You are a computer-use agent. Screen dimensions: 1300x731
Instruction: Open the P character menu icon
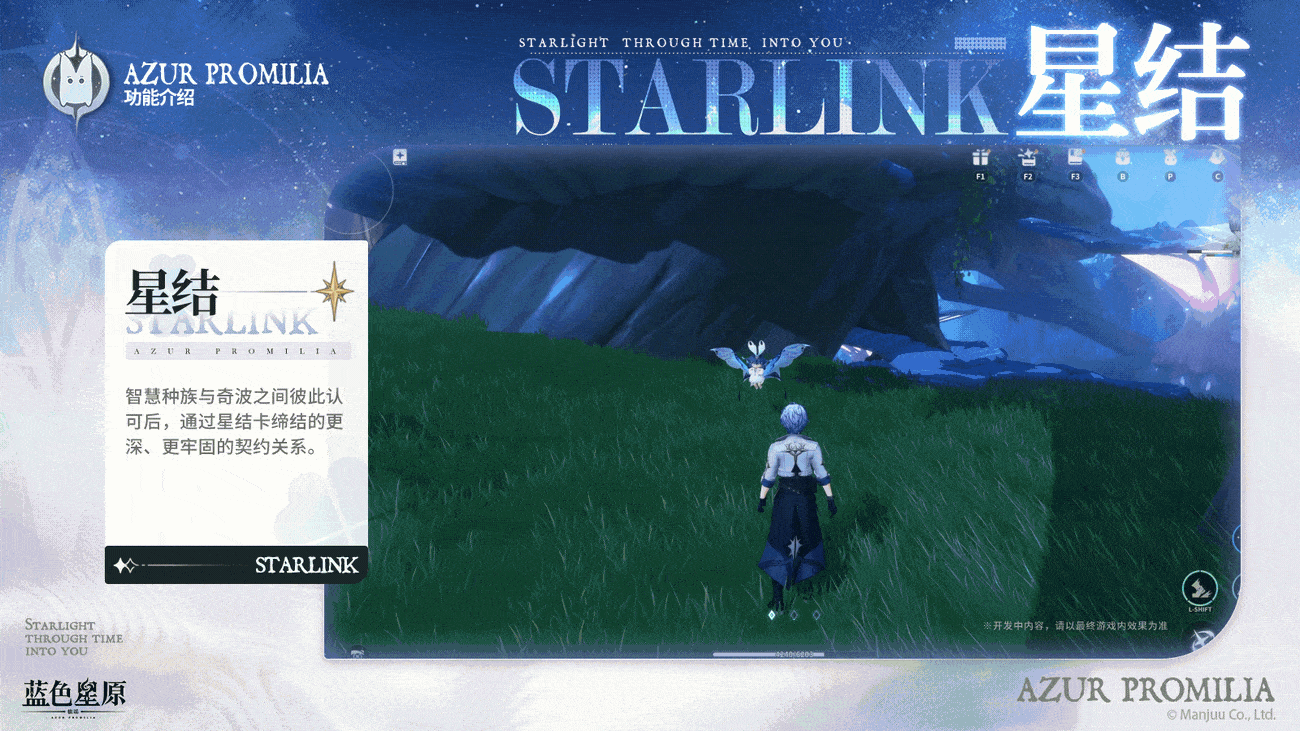click(x=1170, y=158)
